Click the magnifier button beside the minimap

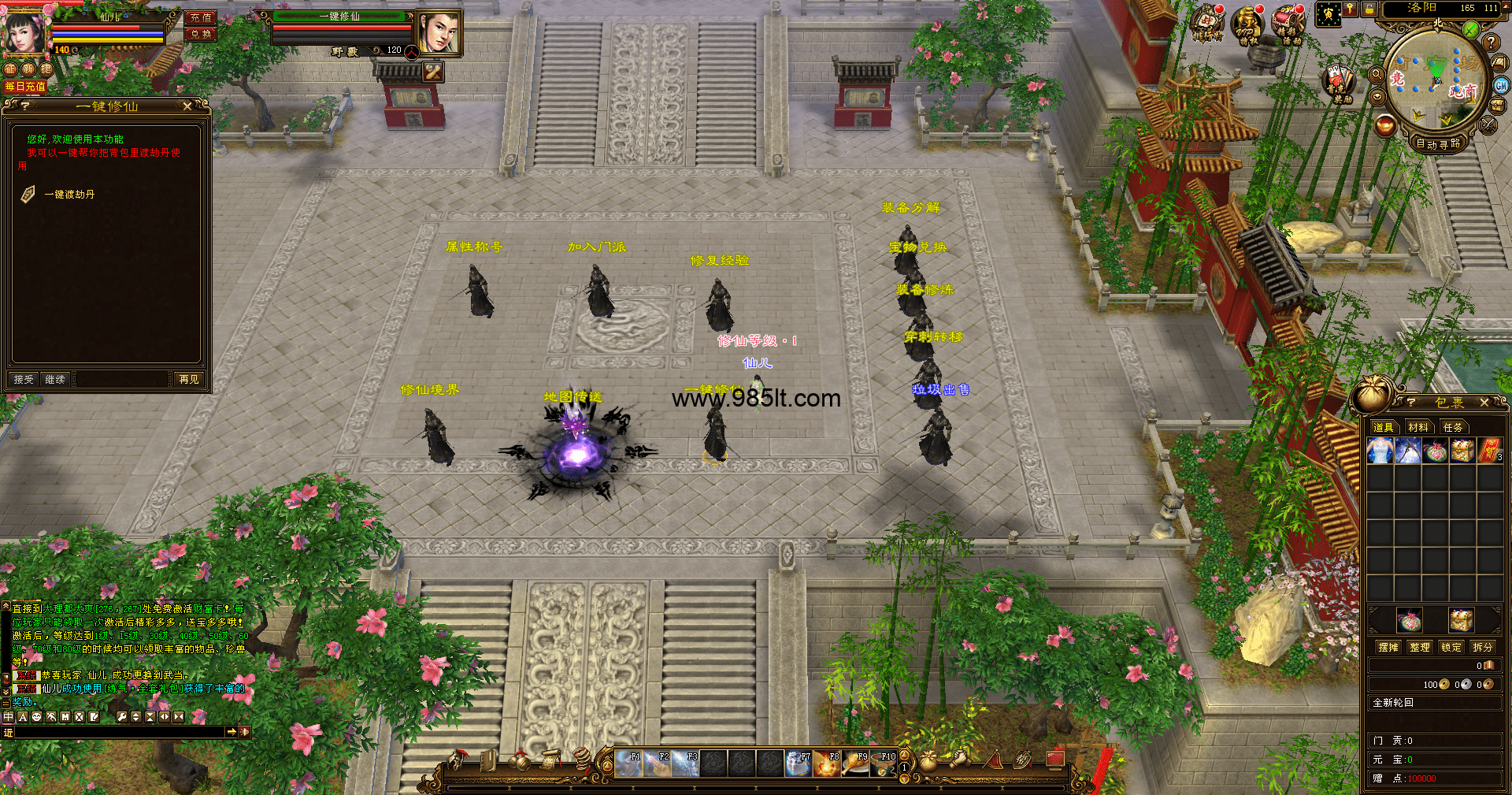(x=1377, y=74)
